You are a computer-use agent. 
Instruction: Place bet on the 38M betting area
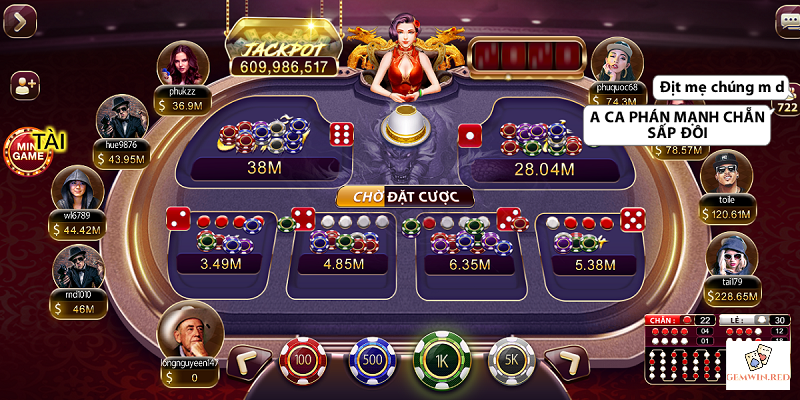[x=265, y=145]
